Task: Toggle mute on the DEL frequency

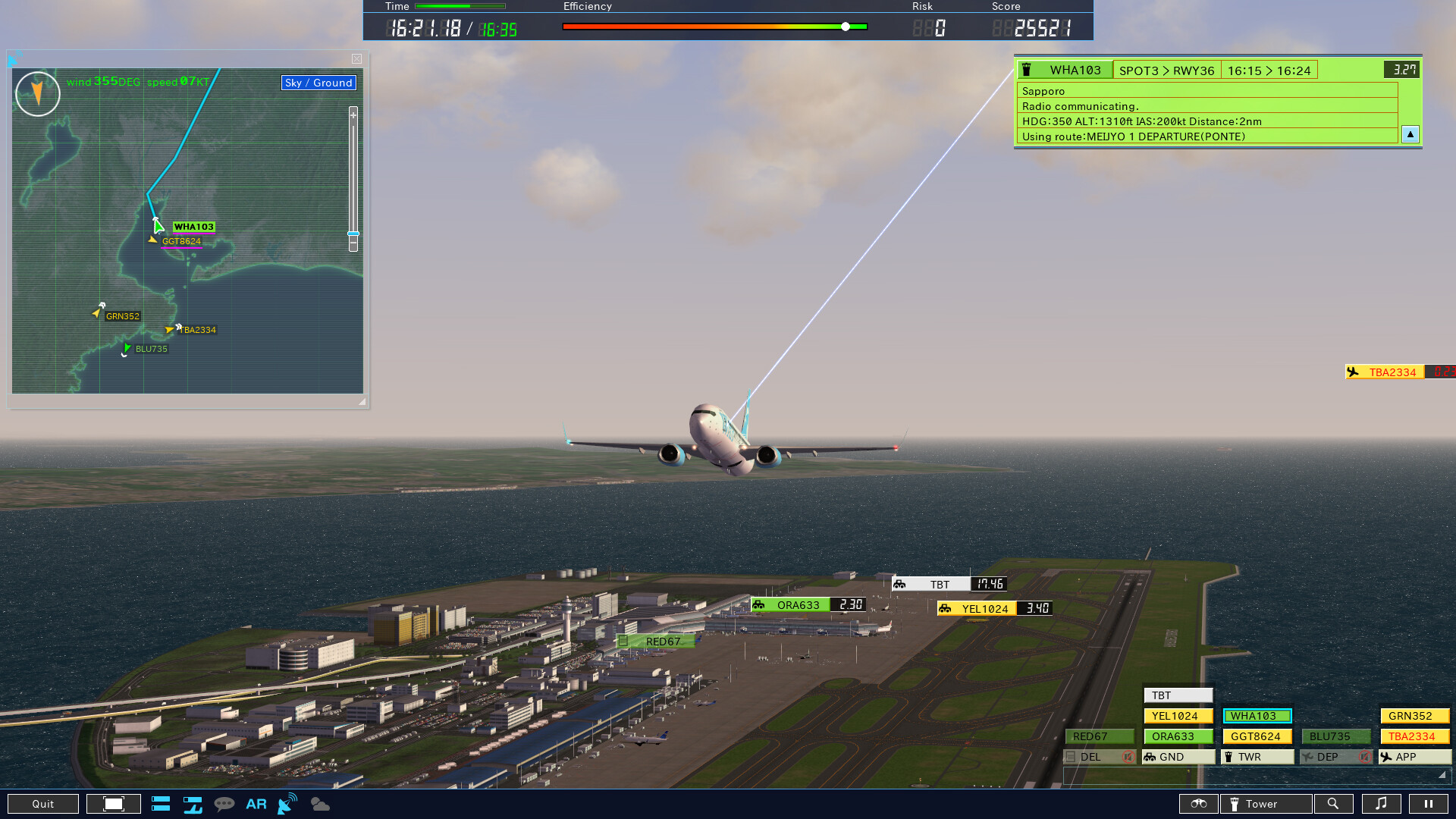Action: click(x=1128, y=757)
